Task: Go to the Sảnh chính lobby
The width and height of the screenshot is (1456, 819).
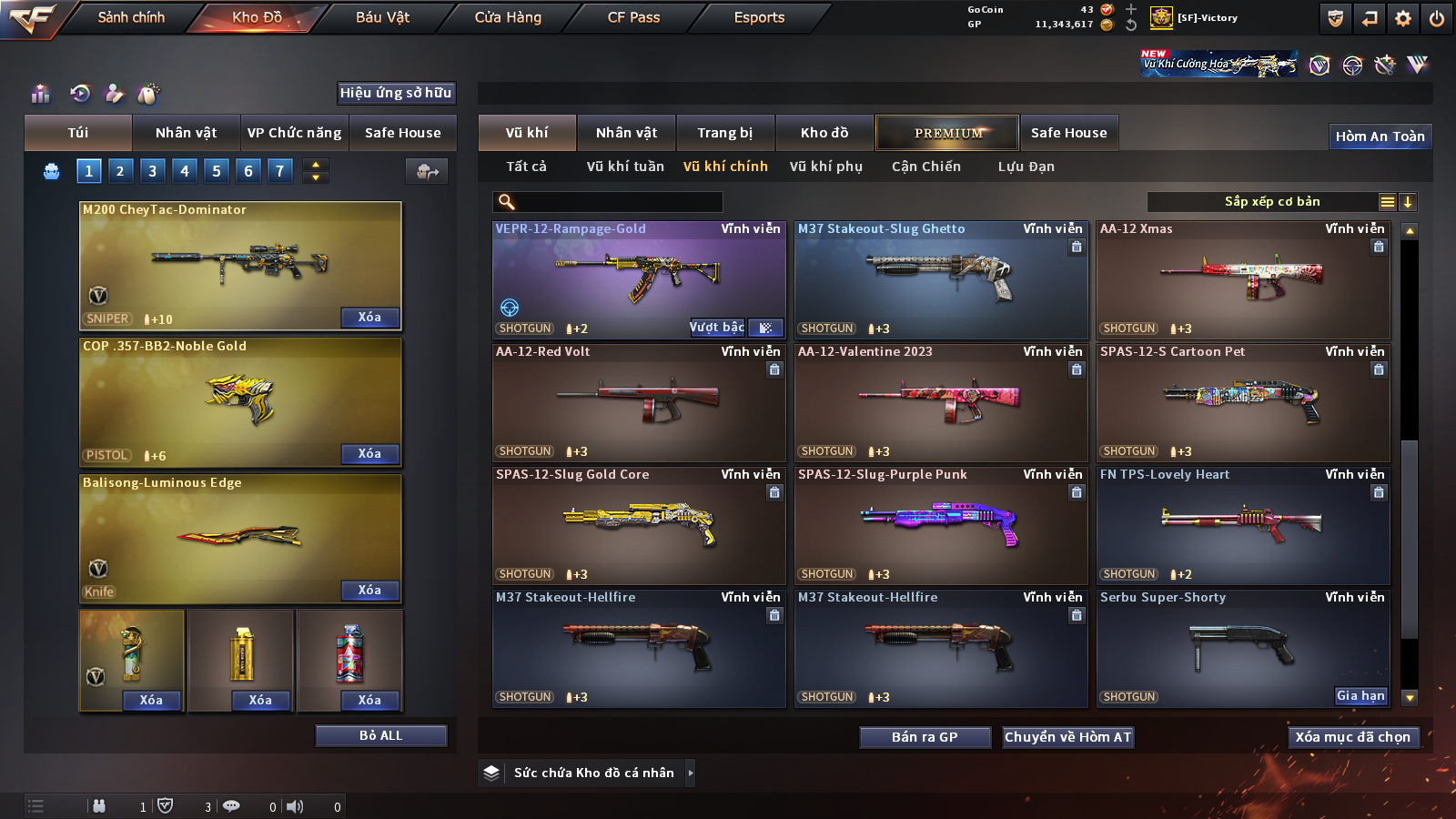Action: [x=131, y=17]
